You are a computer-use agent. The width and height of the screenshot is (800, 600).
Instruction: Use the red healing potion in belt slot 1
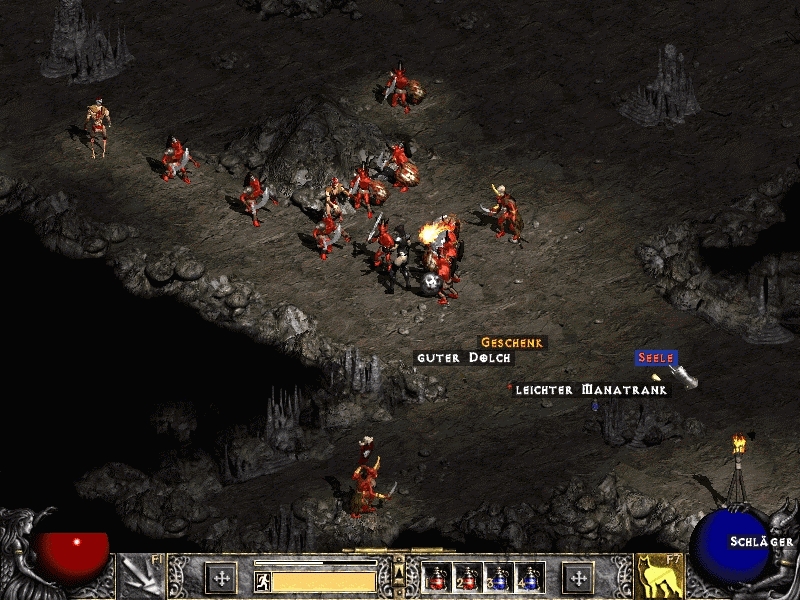pos(436,578)
